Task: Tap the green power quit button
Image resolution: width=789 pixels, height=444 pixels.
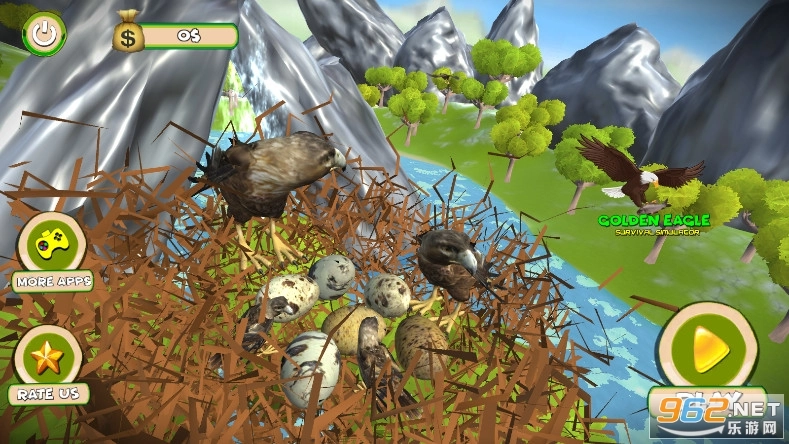Action: (x=43, y=33)
